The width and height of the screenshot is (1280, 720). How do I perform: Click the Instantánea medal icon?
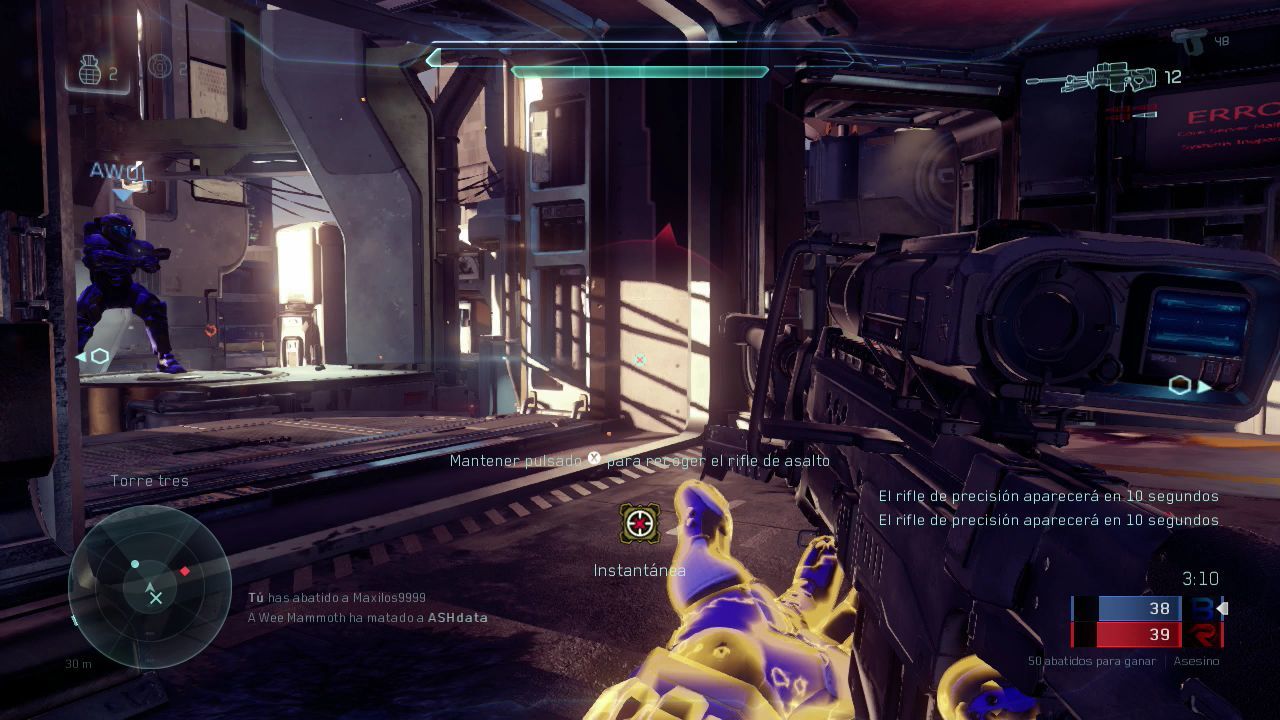click(639, 523)
